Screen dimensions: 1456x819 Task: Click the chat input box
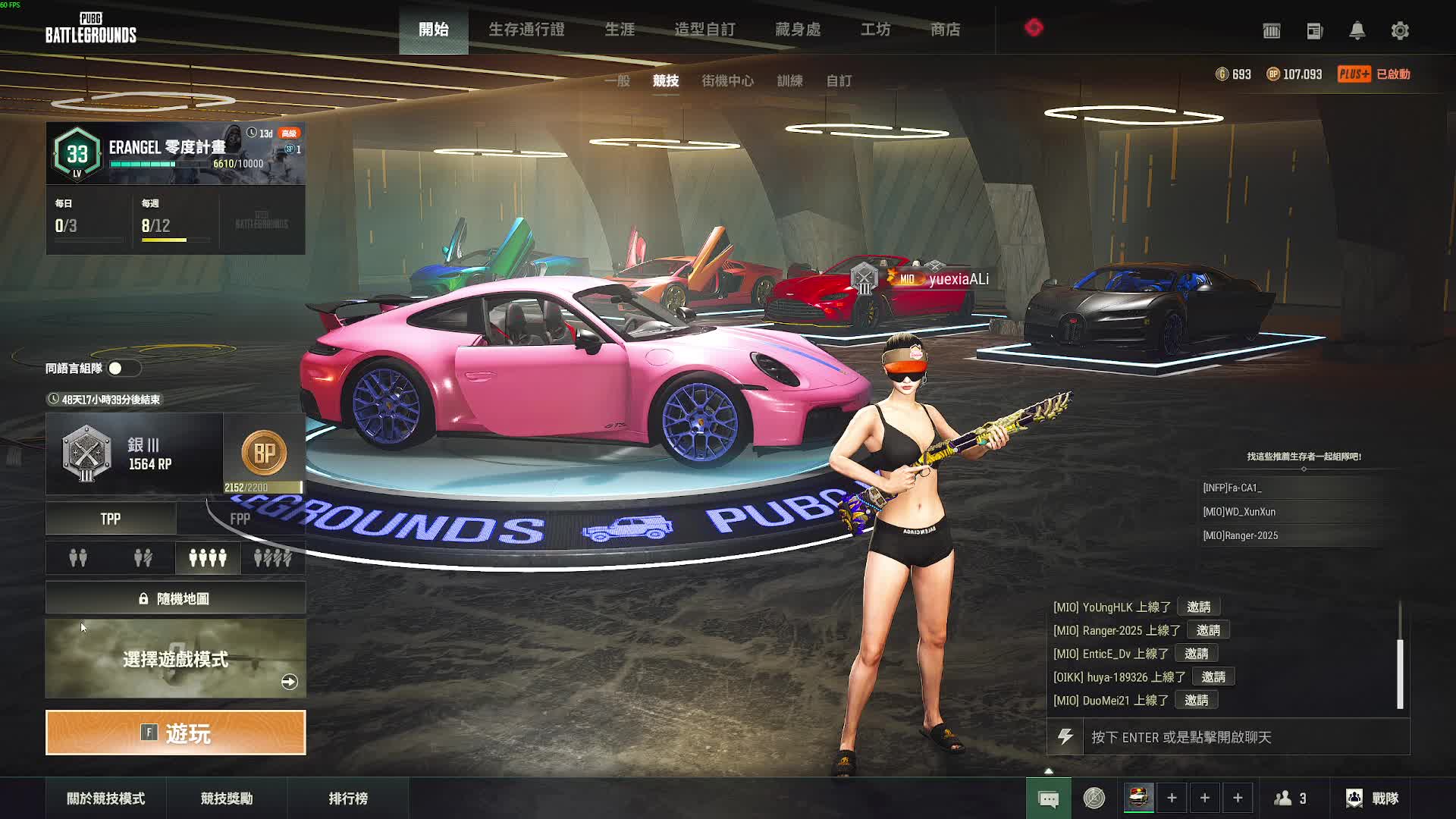tap(1244, 737)
